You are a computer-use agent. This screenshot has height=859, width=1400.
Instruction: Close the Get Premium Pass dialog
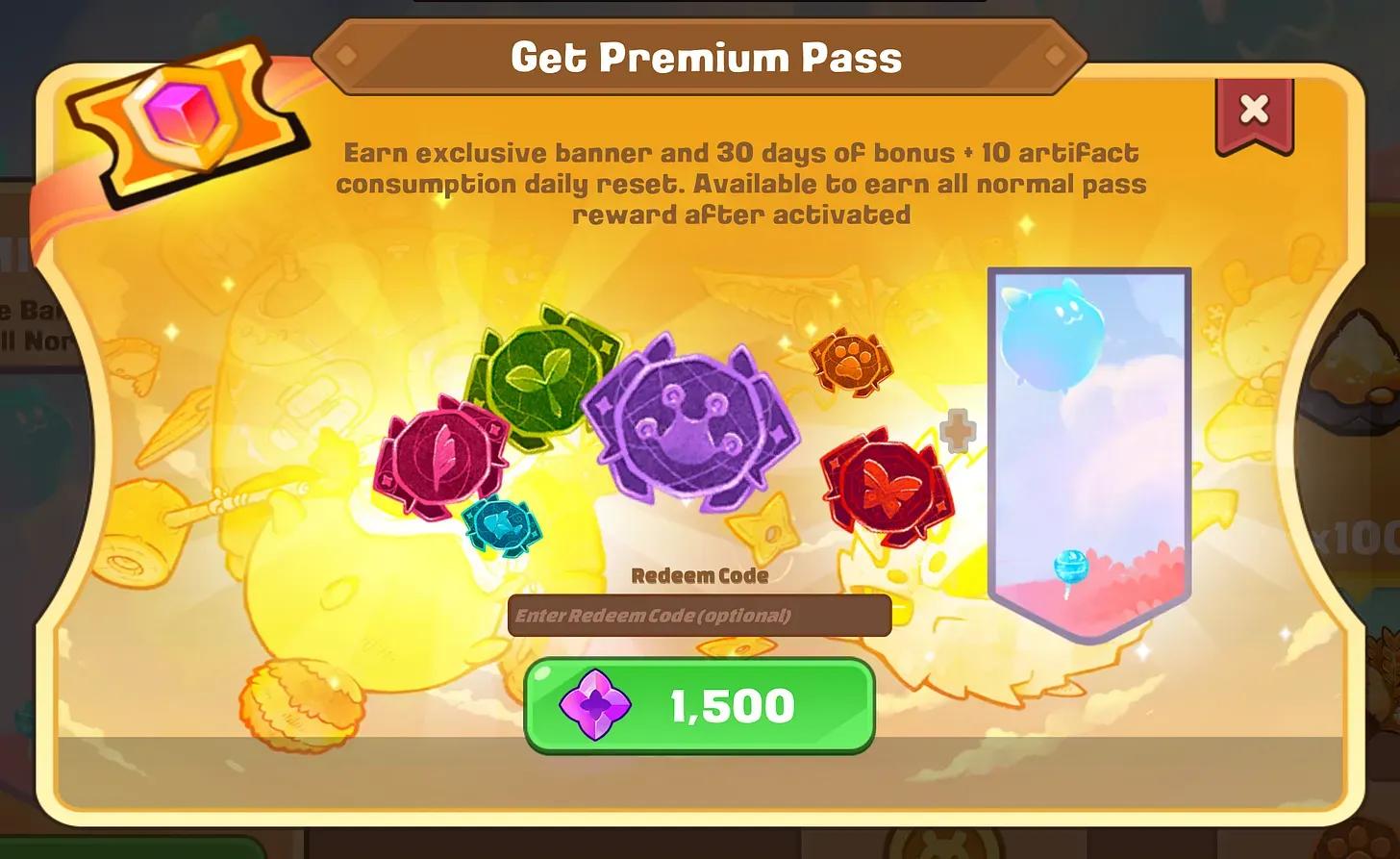(x=1253, y=109)
